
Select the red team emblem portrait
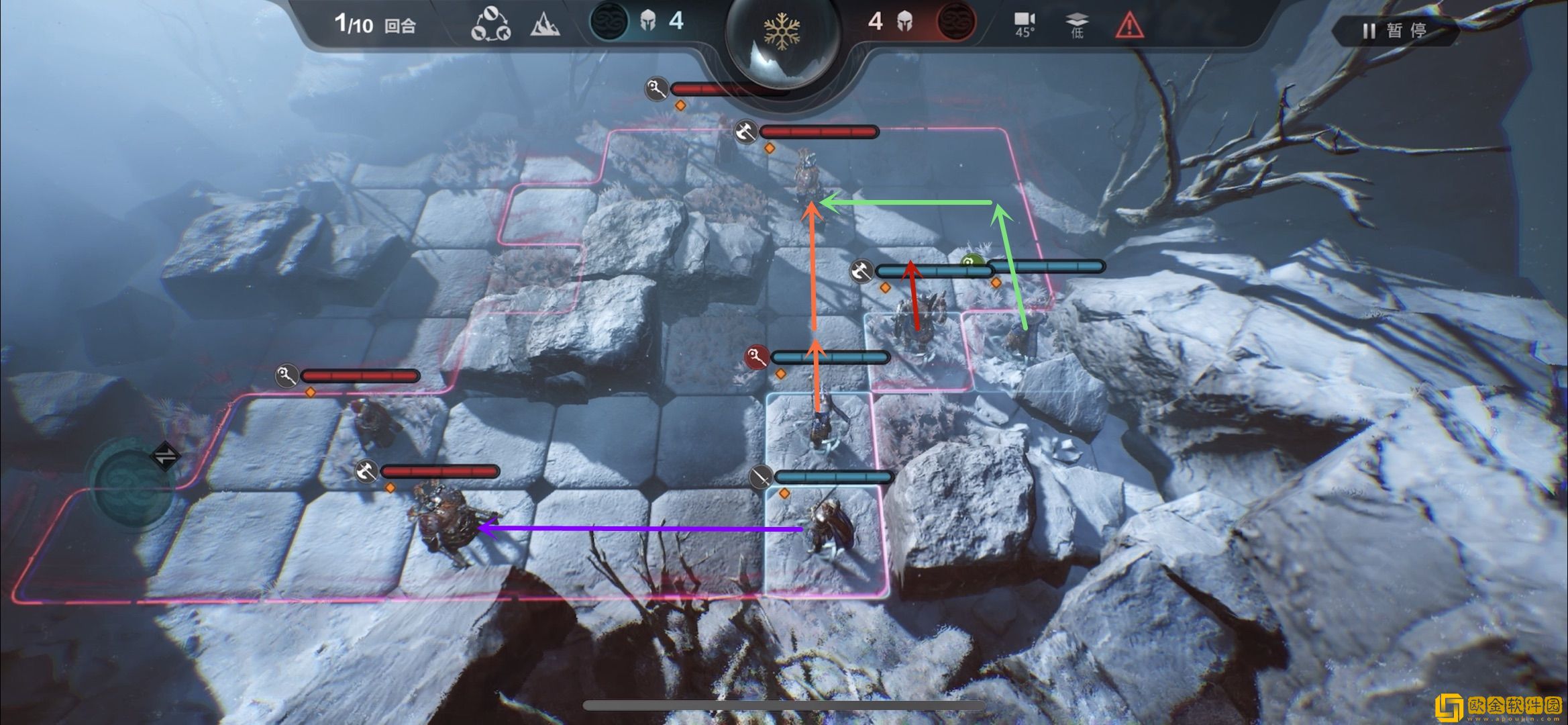[x=955, y=21]
